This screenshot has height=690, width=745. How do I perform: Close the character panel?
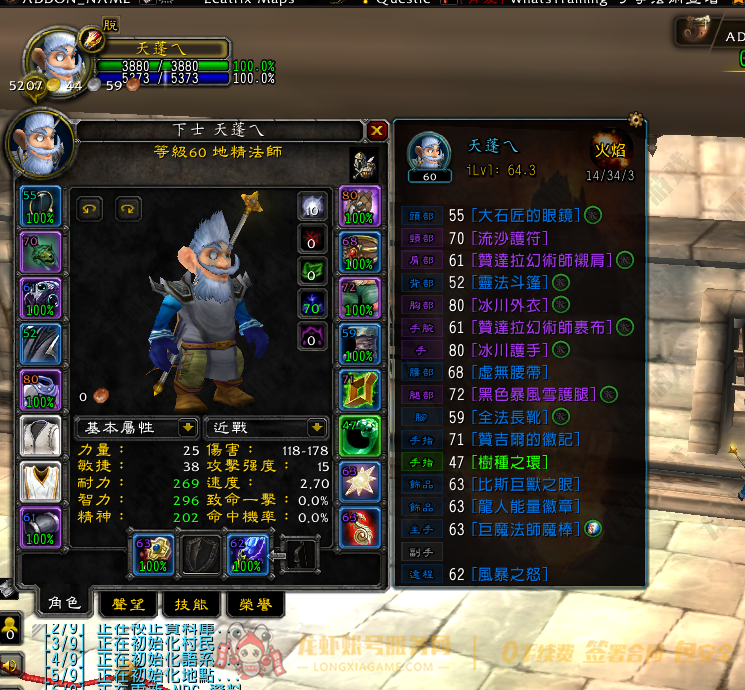coord(377,131)
